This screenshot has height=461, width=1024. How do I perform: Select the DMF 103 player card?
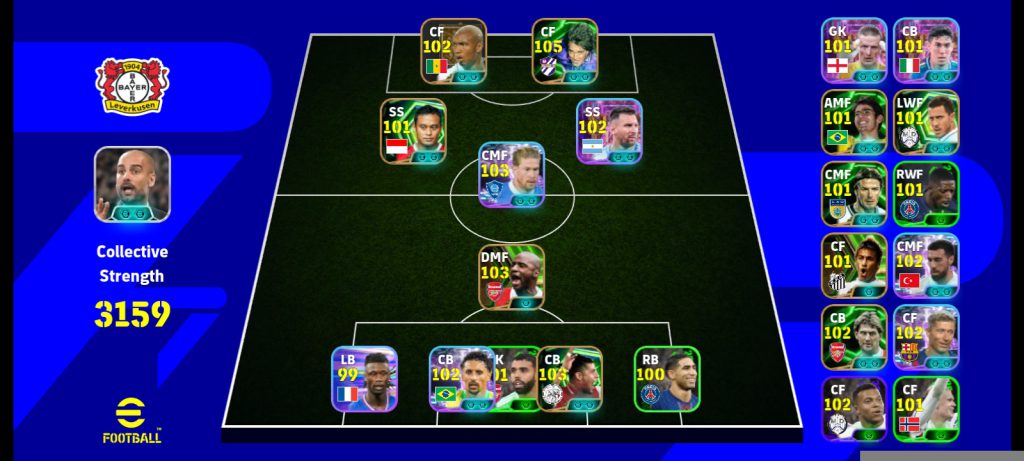click(511, 276)
